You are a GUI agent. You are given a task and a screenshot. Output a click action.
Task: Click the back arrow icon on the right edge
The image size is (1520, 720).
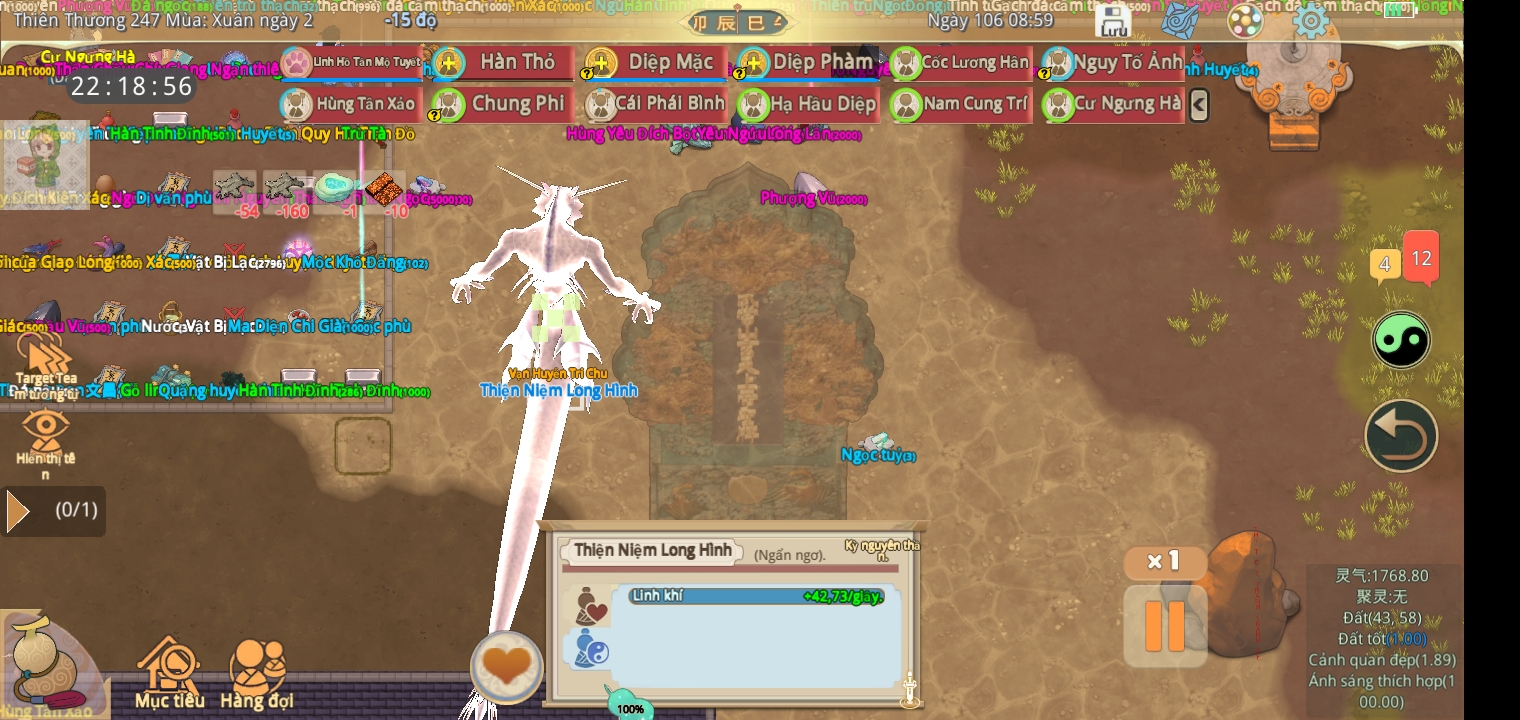pos(1401,436)
